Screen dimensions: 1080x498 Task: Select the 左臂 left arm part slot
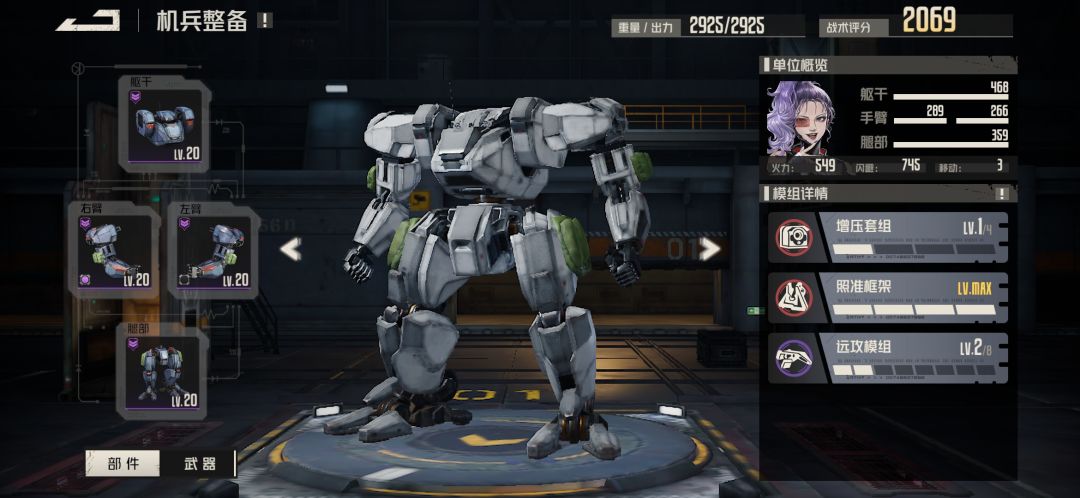[x=213, y=250]
